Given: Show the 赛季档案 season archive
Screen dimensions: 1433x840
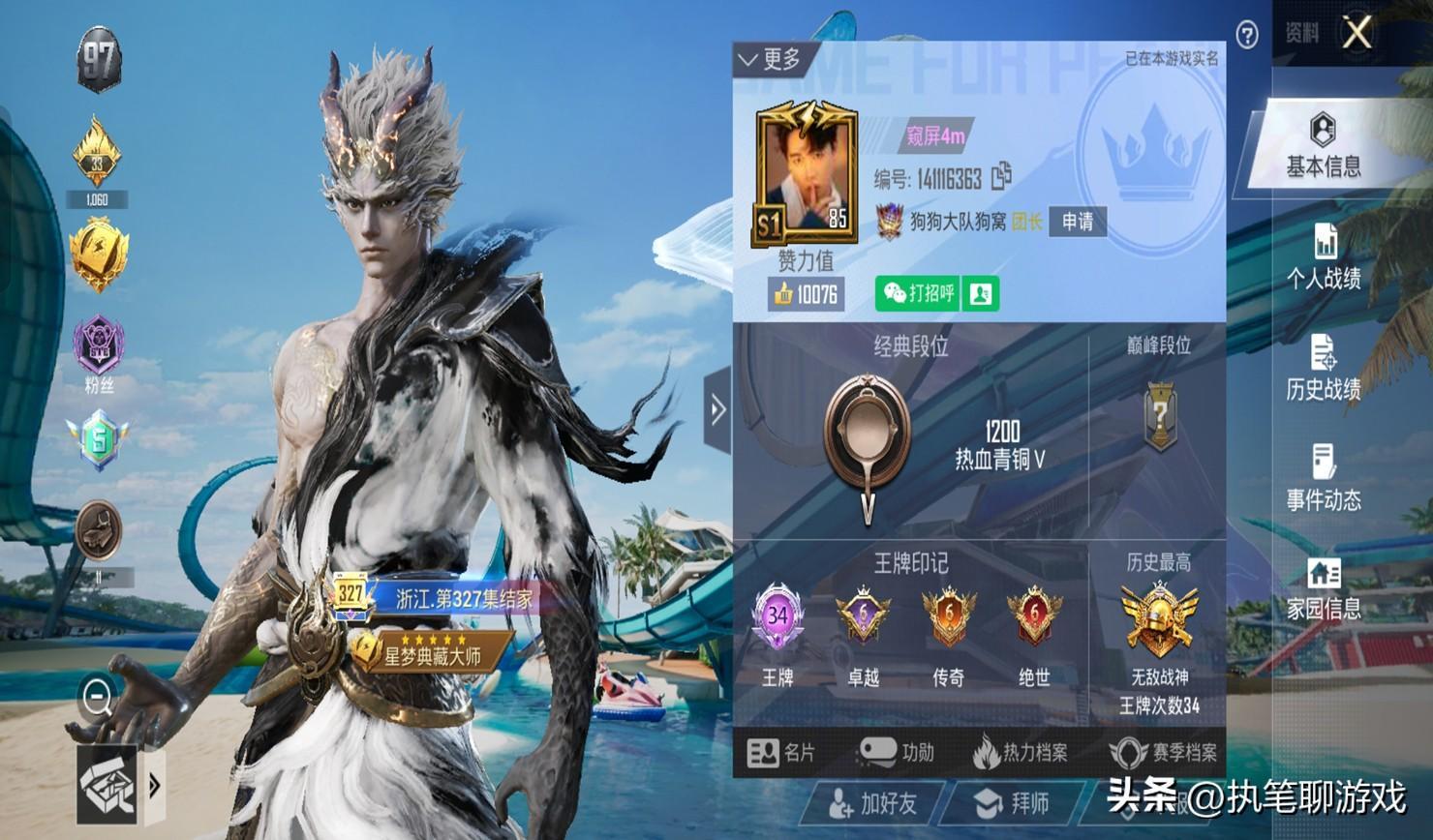Looking at the screenshot, I should 1163,753.
